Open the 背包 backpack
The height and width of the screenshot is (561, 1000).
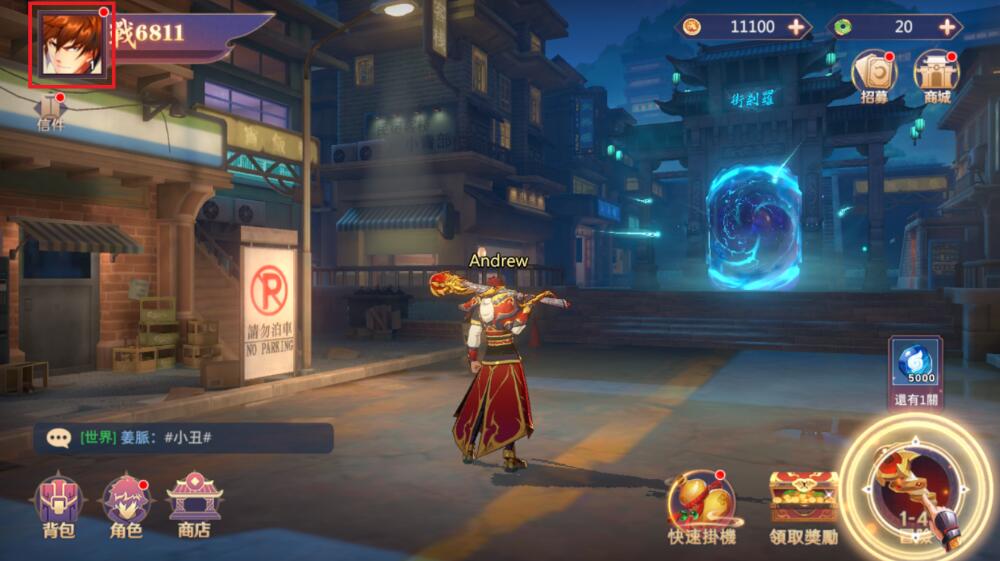click(x=59, y=503)
